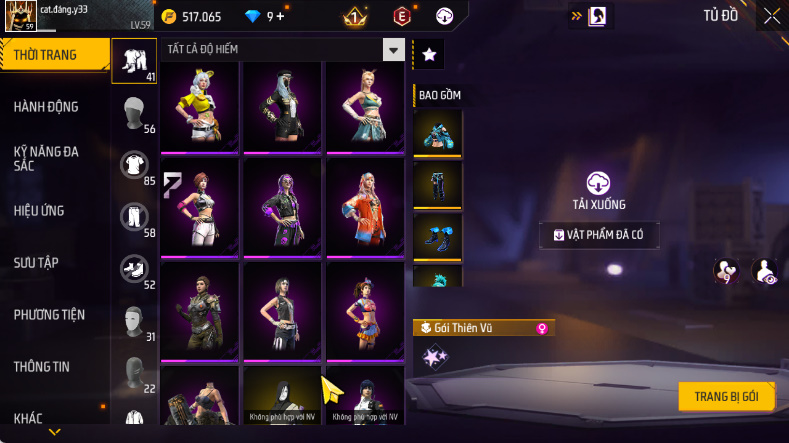Open Kỹ Năng Đa Sắc section

46,158
